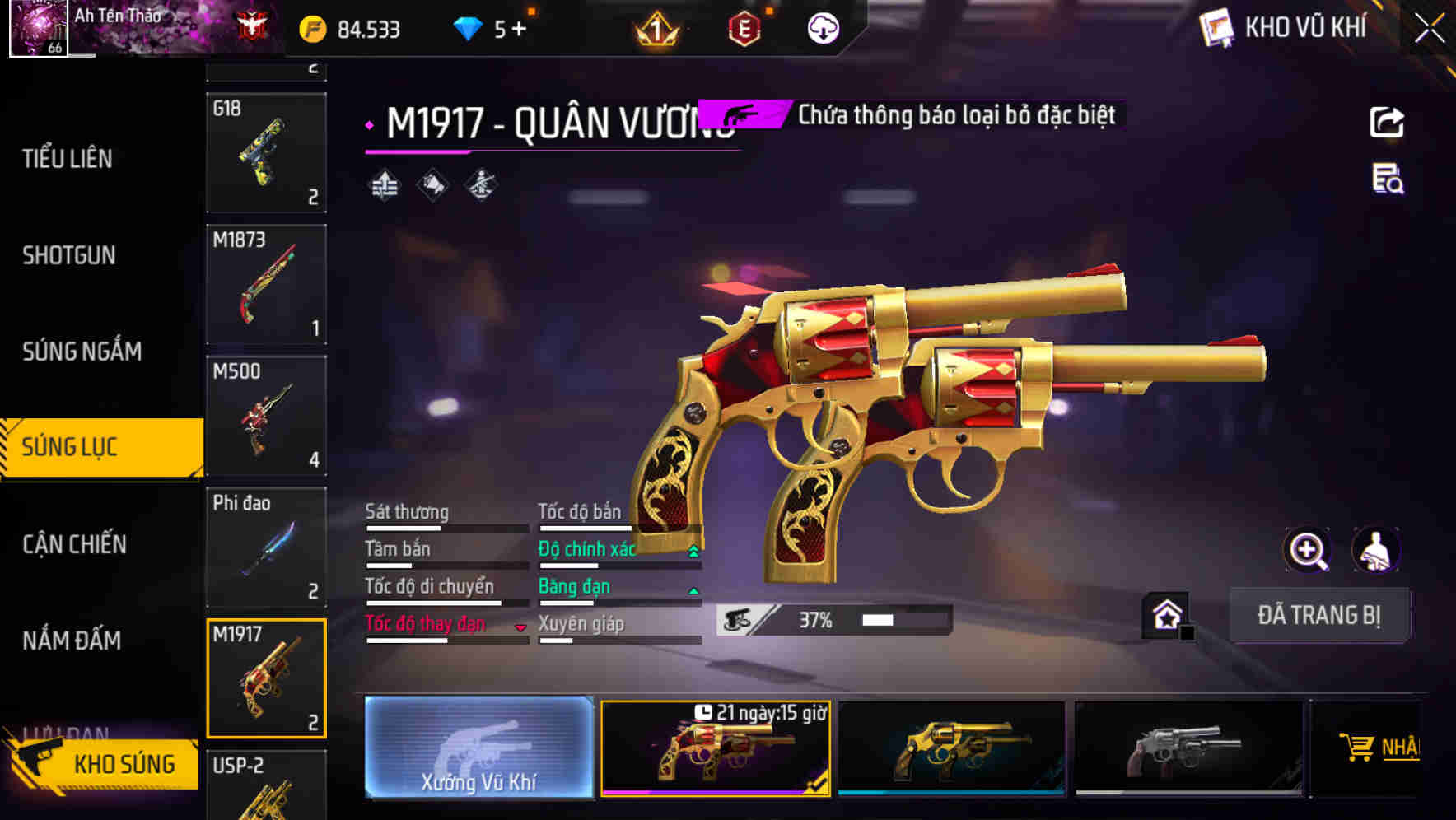Click the magnifier zoom icon near the revolver
Image resolution: width=1456 pixels, height=820 pixels.
pyautogui.click(x=1308, y=550)
